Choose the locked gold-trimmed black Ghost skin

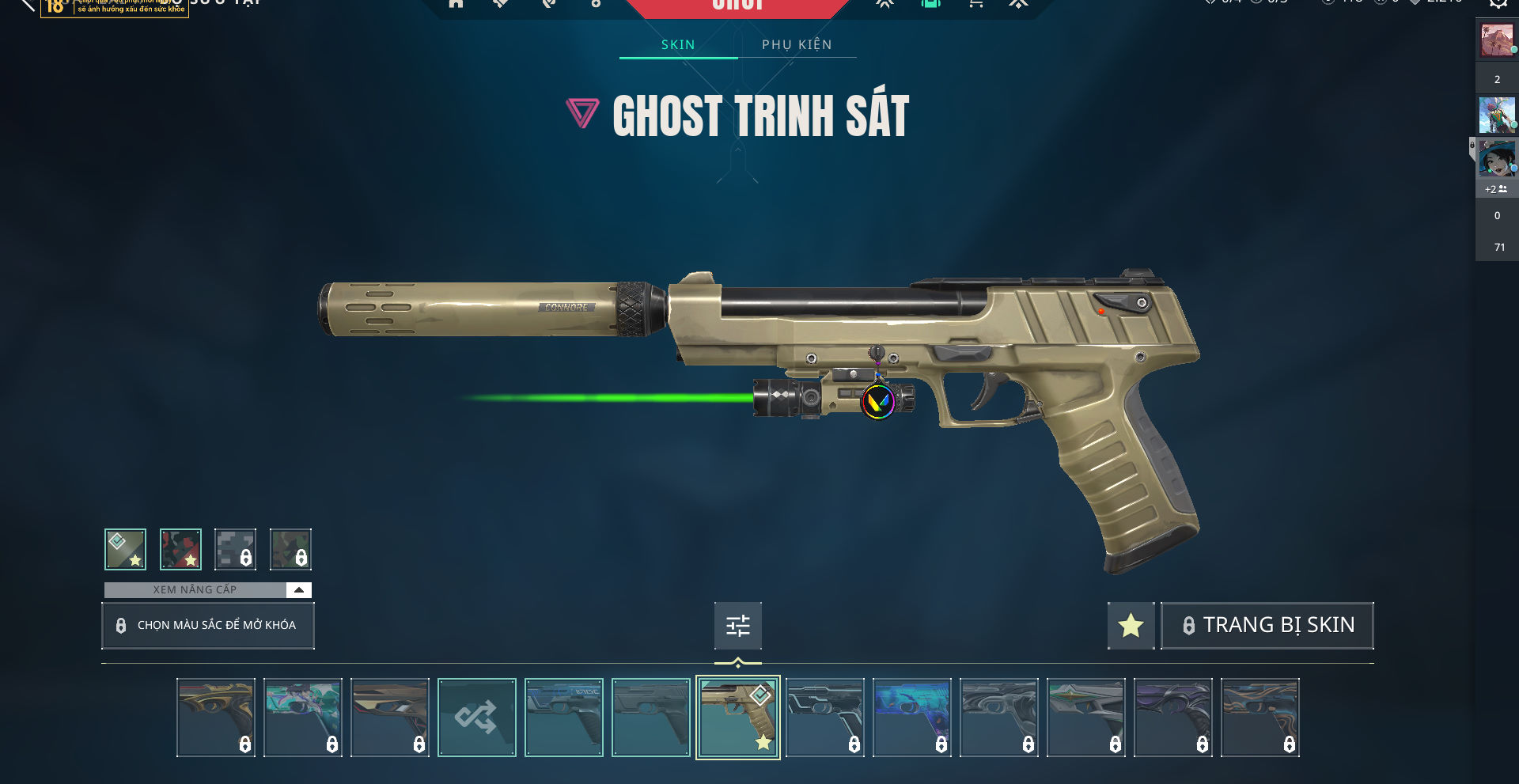tap(215, 718)
